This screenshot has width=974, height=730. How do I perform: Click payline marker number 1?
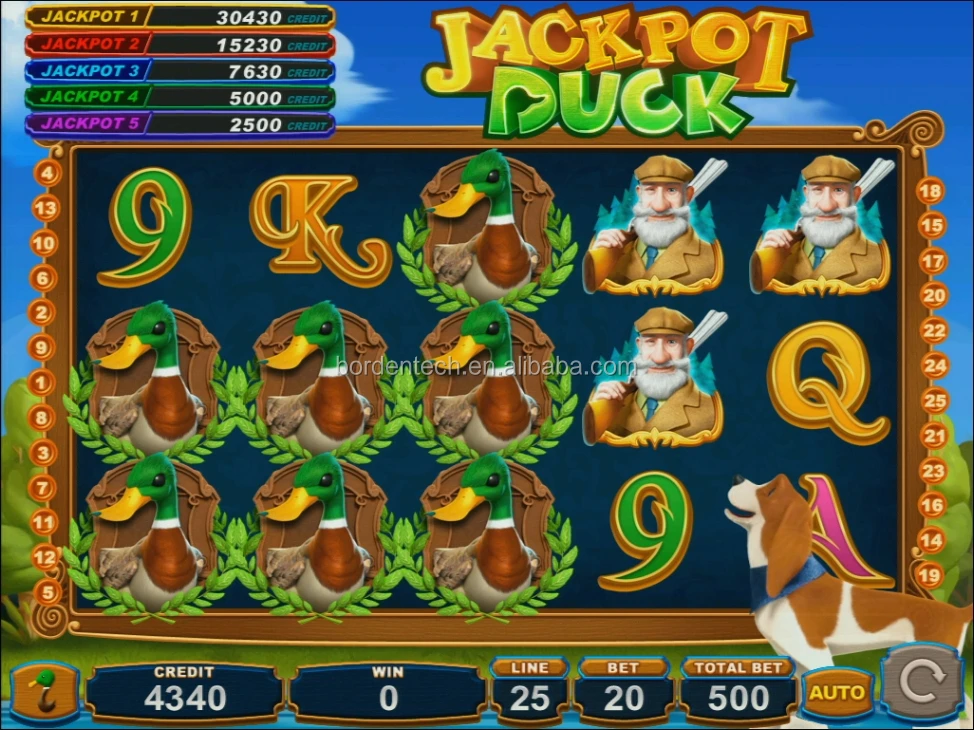[43, 382]
